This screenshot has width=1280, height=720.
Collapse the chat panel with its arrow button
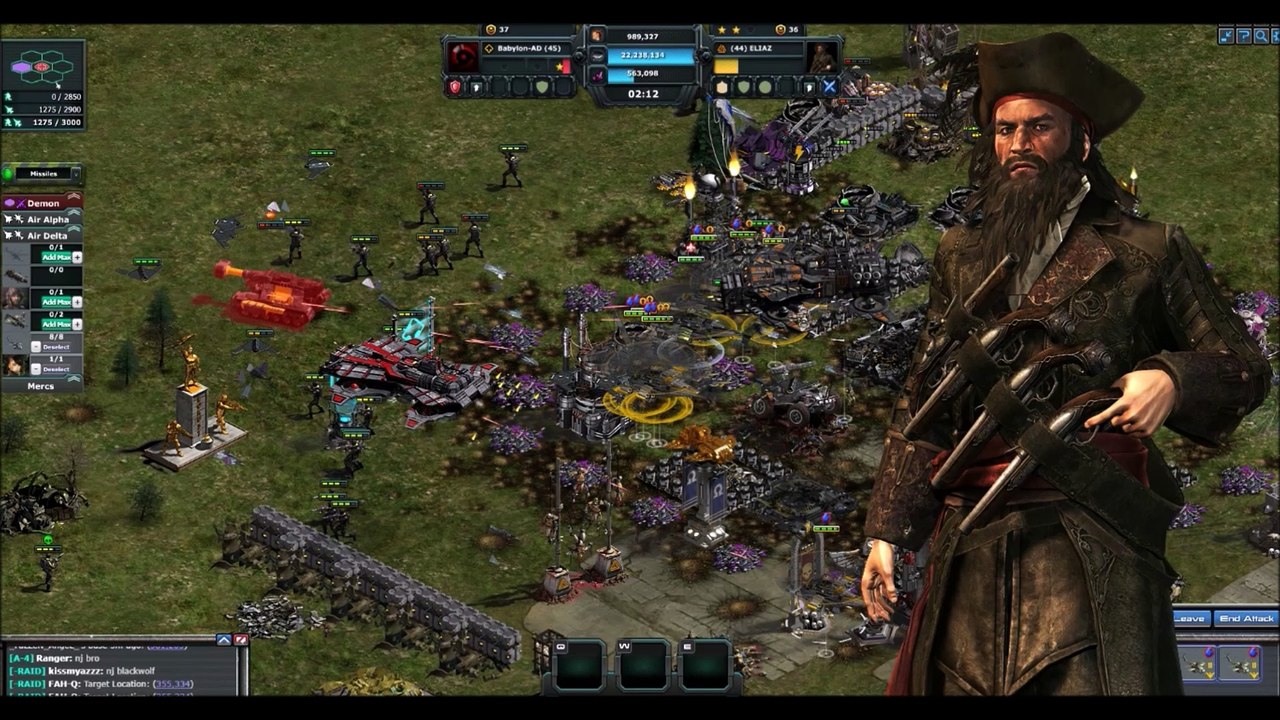[x=224, y=640]
